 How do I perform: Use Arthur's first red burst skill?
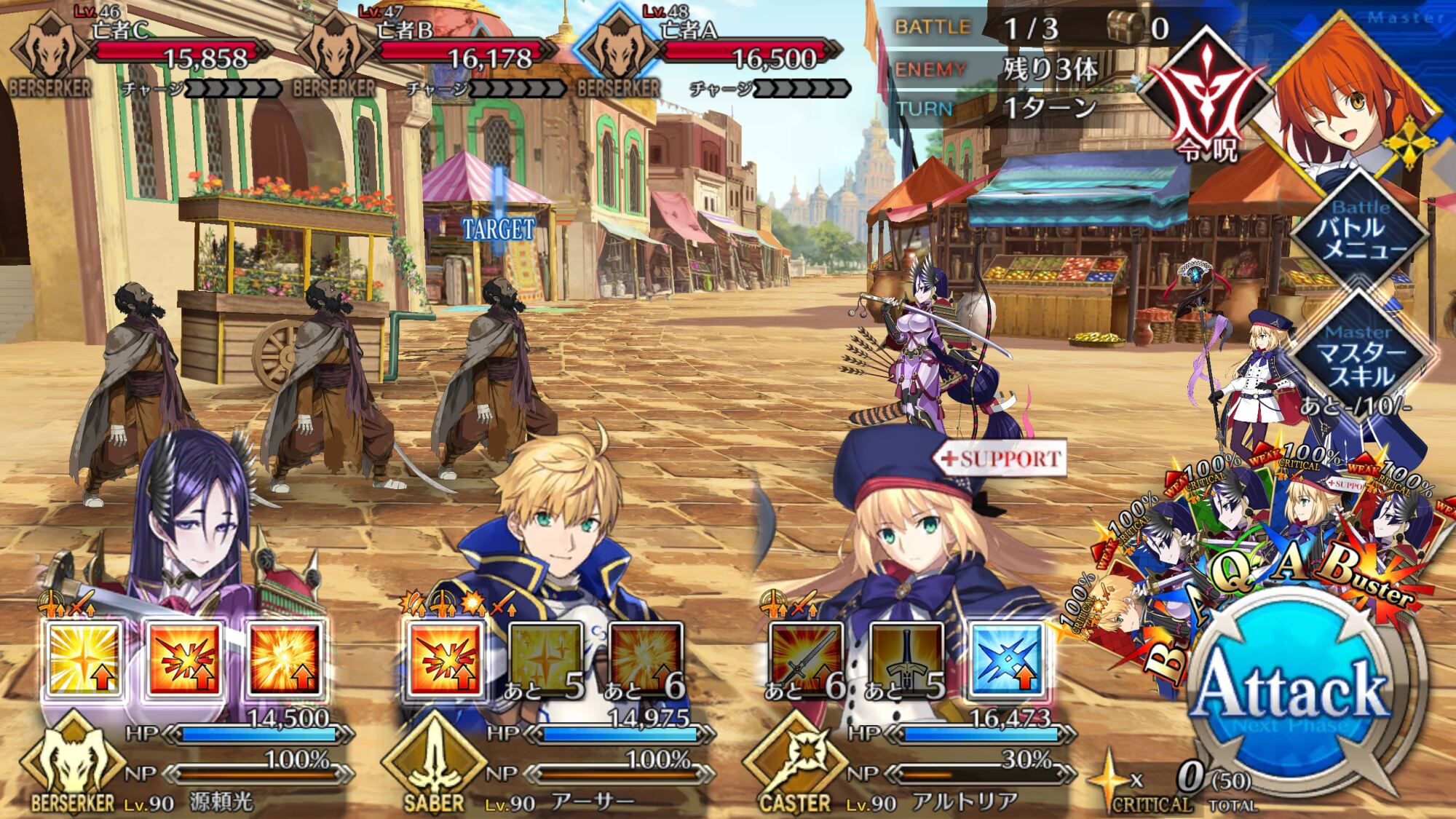445,660
